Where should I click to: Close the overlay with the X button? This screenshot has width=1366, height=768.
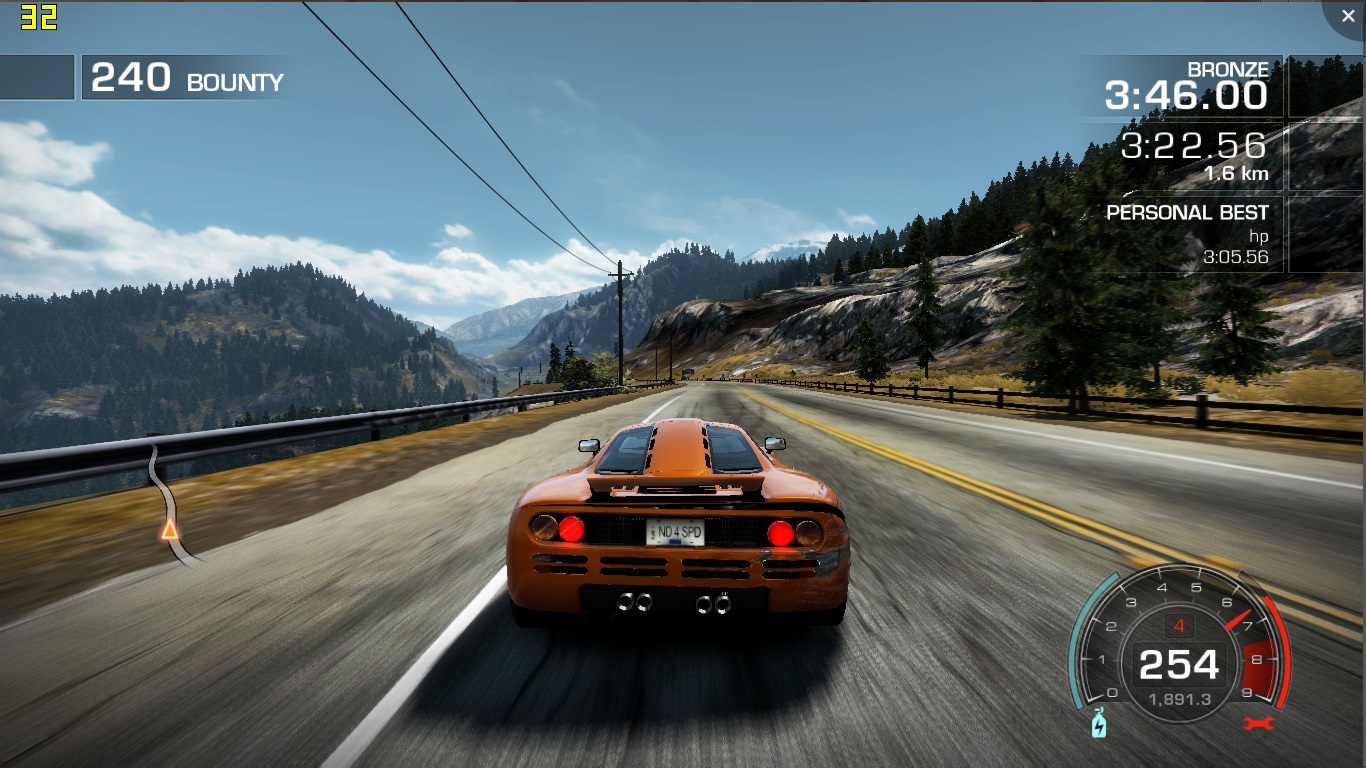[x=1347, y=17]
